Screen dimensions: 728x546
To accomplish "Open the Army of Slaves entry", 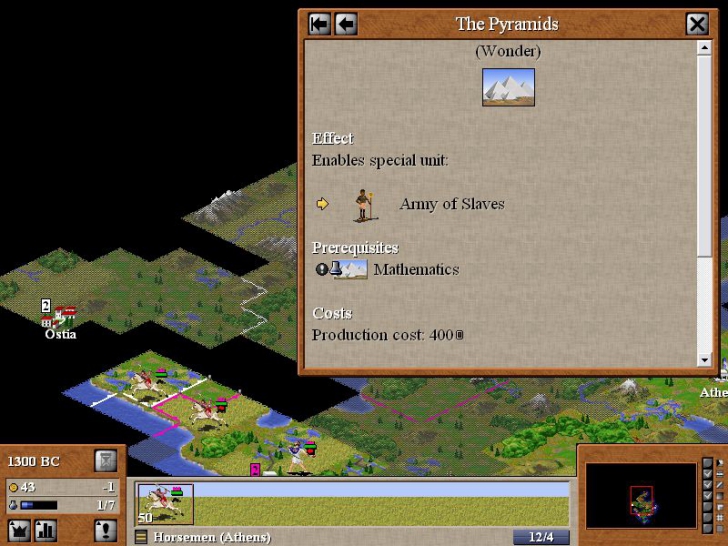I will pos(451,204).
